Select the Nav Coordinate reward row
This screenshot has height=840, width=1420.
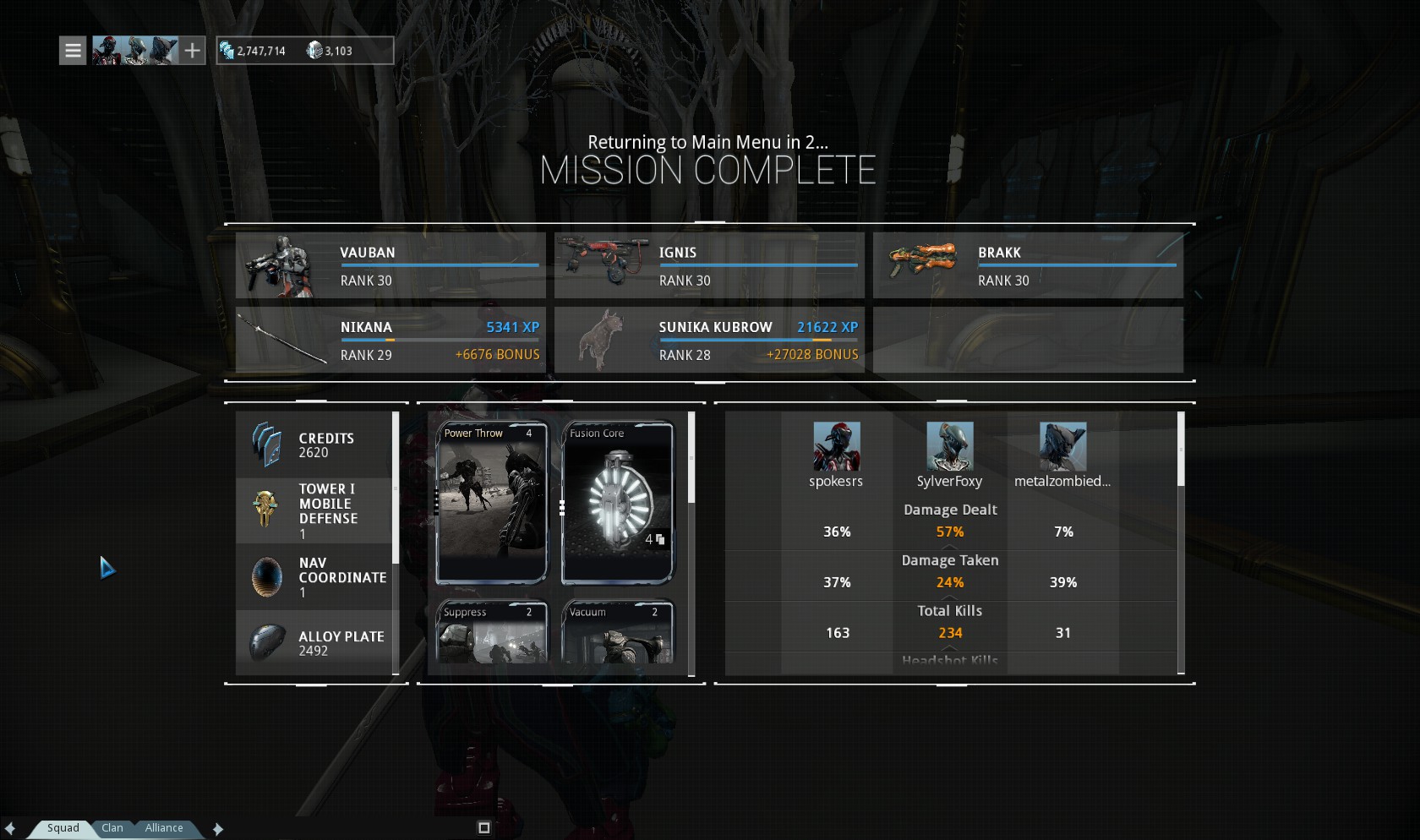tap(314, 577)
